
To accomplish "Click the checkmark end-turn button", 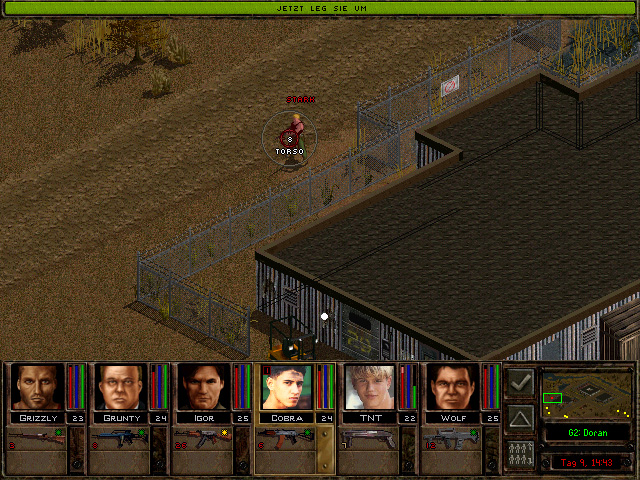I will coord(520,382).
